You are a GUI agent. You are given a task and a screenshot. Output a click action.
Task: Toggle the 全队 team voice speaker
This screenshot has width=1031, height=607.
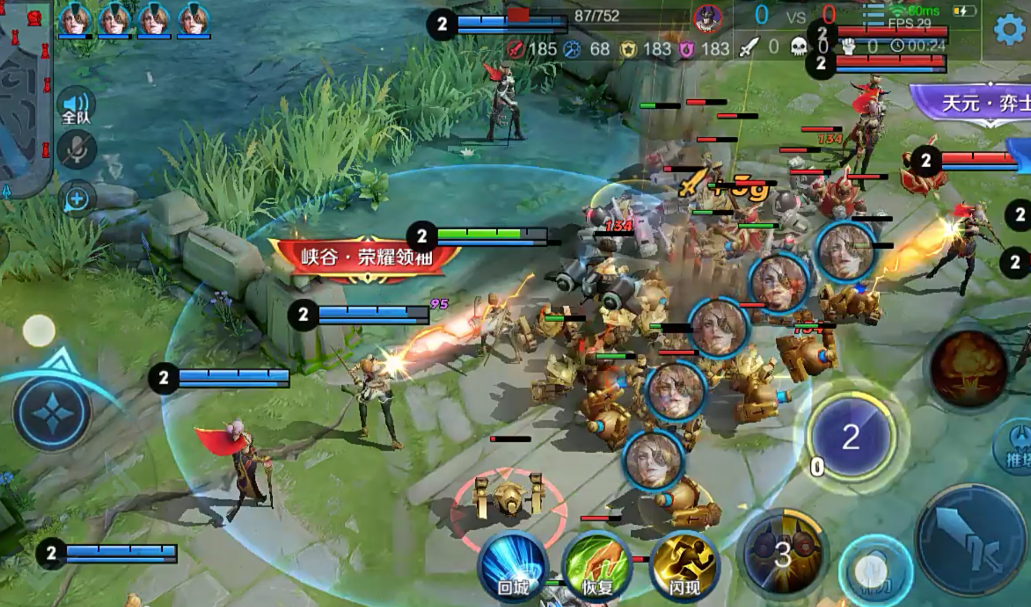(76, 106)
